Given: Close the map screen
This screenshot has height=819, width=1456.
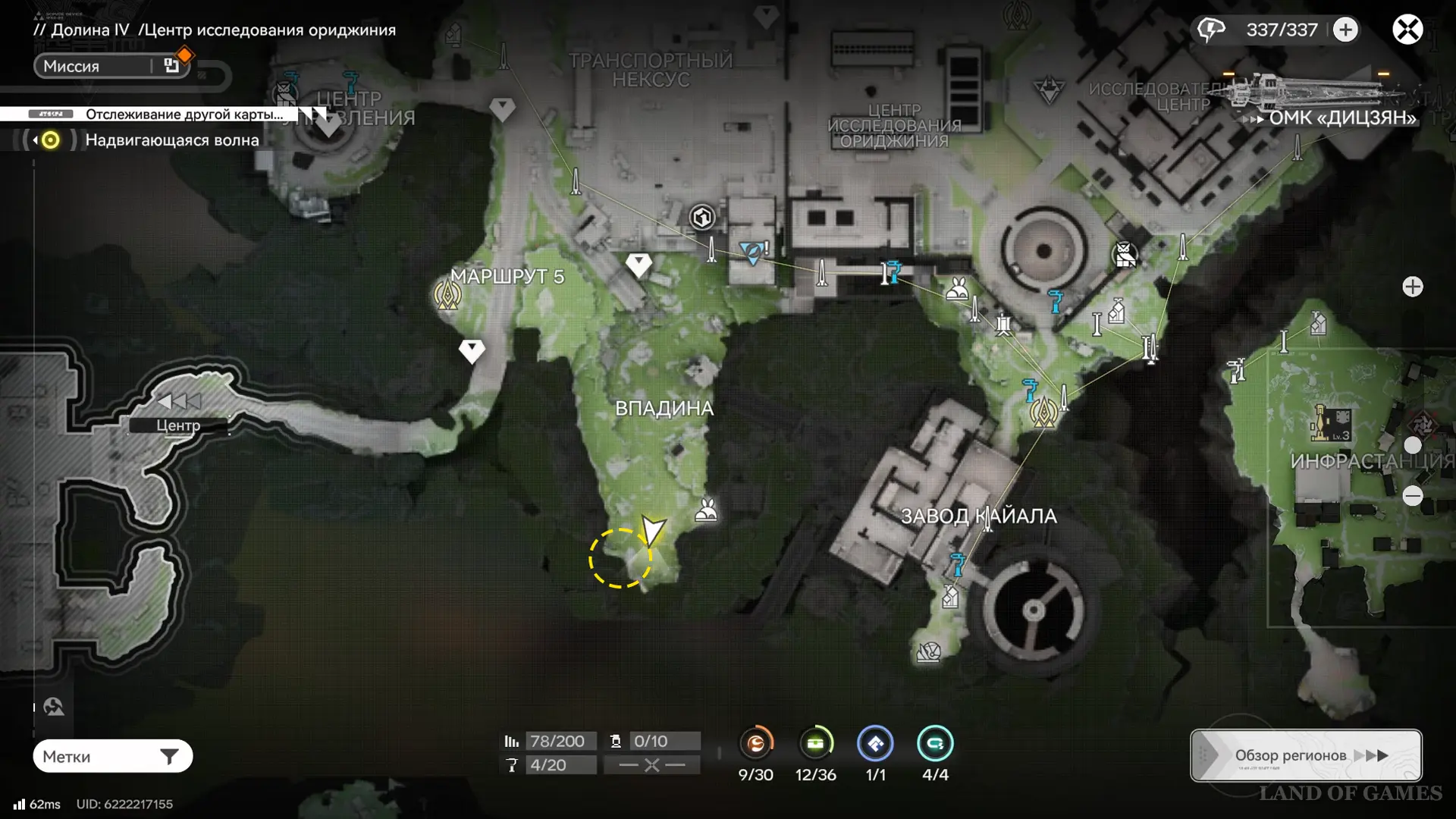Looking at the screenshot, I should pos(1407,30).
